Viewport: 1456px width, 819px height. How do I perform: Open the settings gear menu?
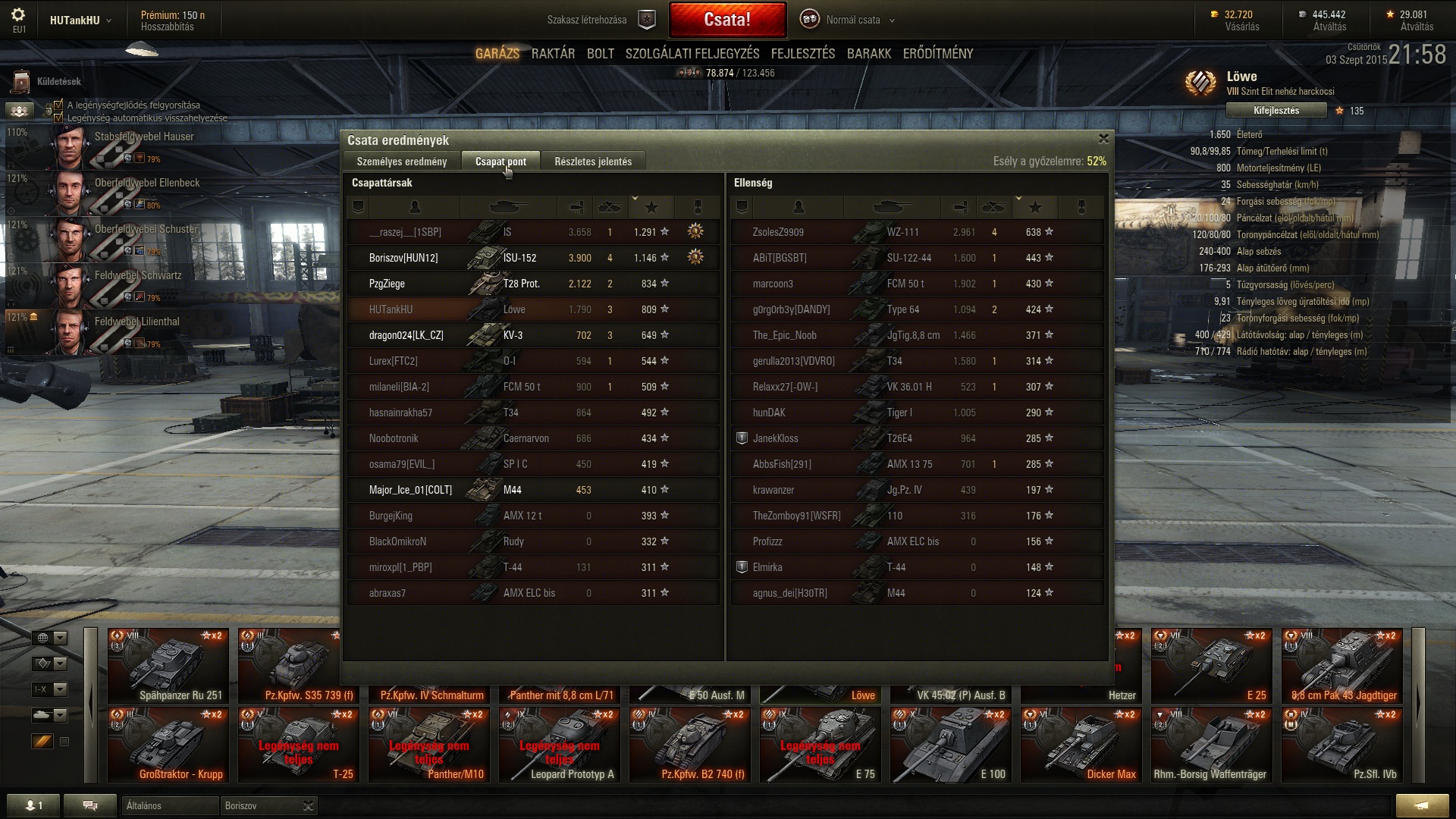pyautogui.click(x=18, y=15)
